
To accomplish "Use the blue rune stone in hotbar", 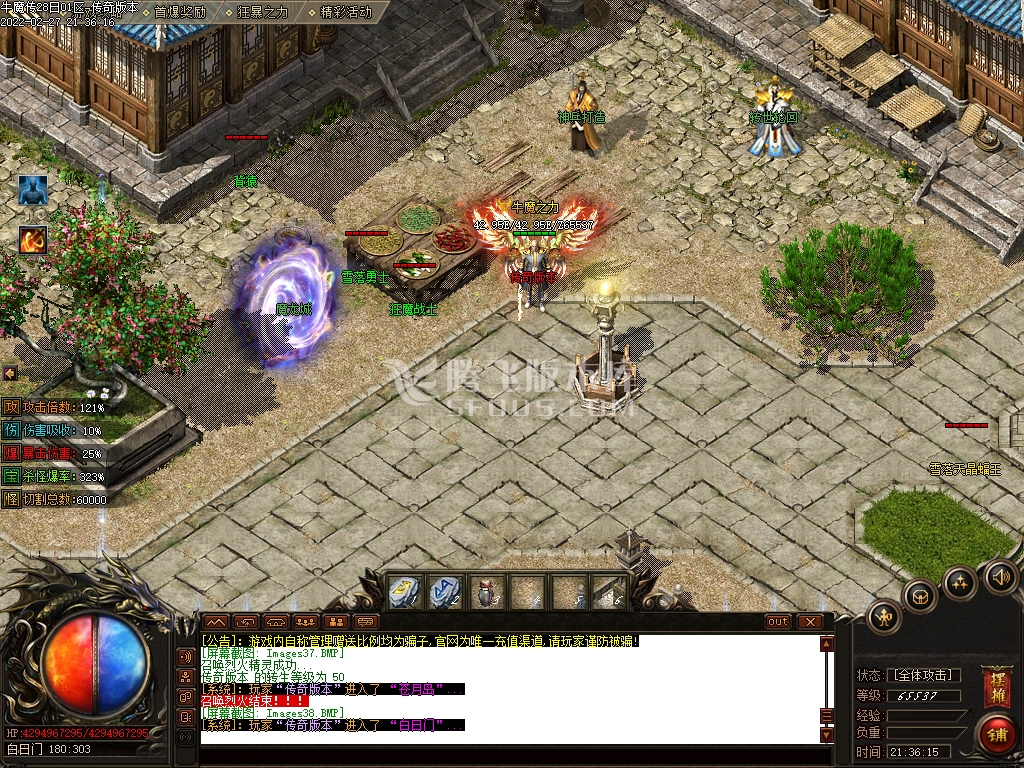I will [445, 592].
